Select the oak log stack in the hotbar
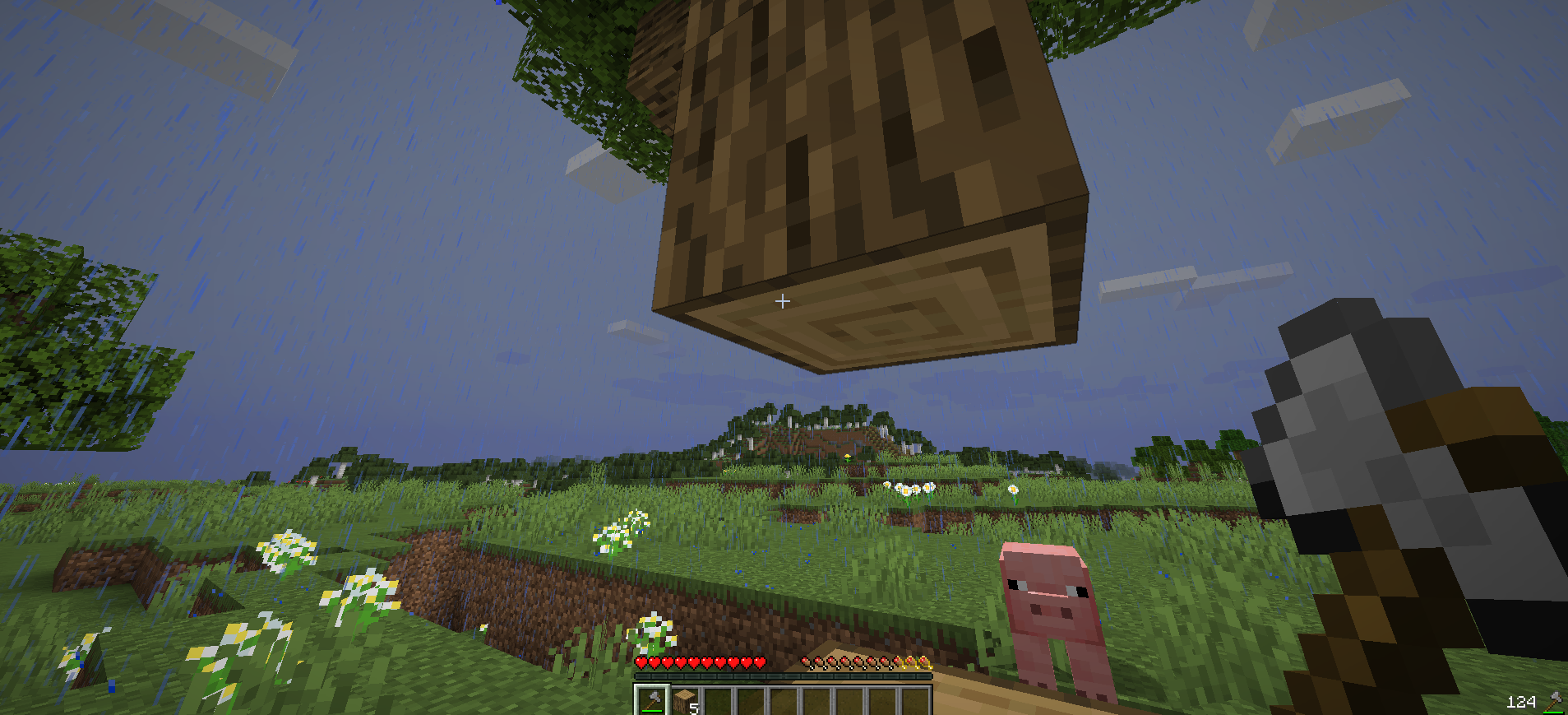This screenshot has width=1568, height=715. pos(685,699)
